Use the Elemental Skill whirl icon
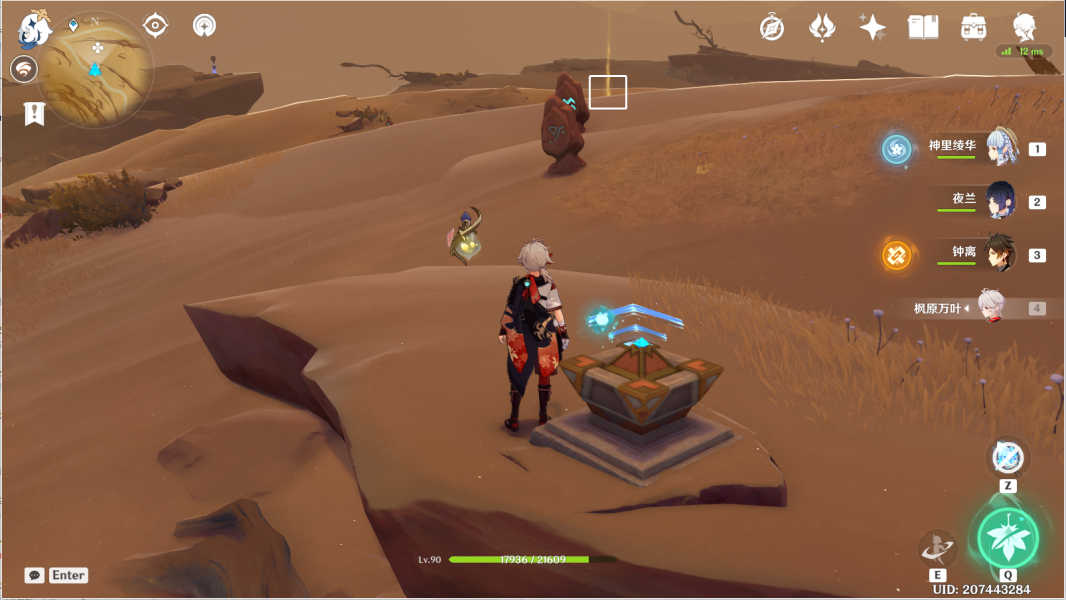 937,547
